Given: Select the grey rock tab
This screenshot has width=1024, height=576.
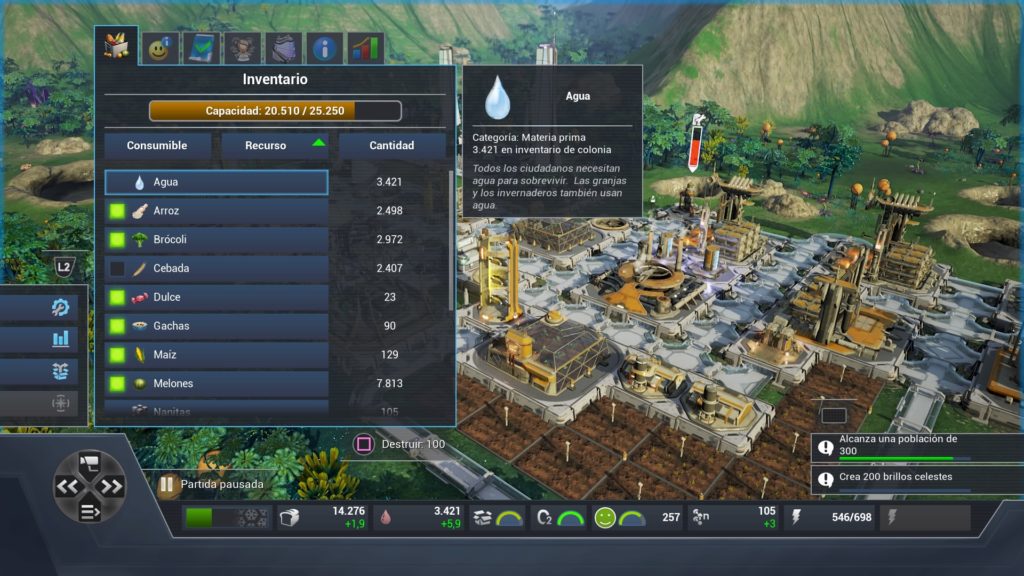Looking at the screenshot, I should [283, 47].
